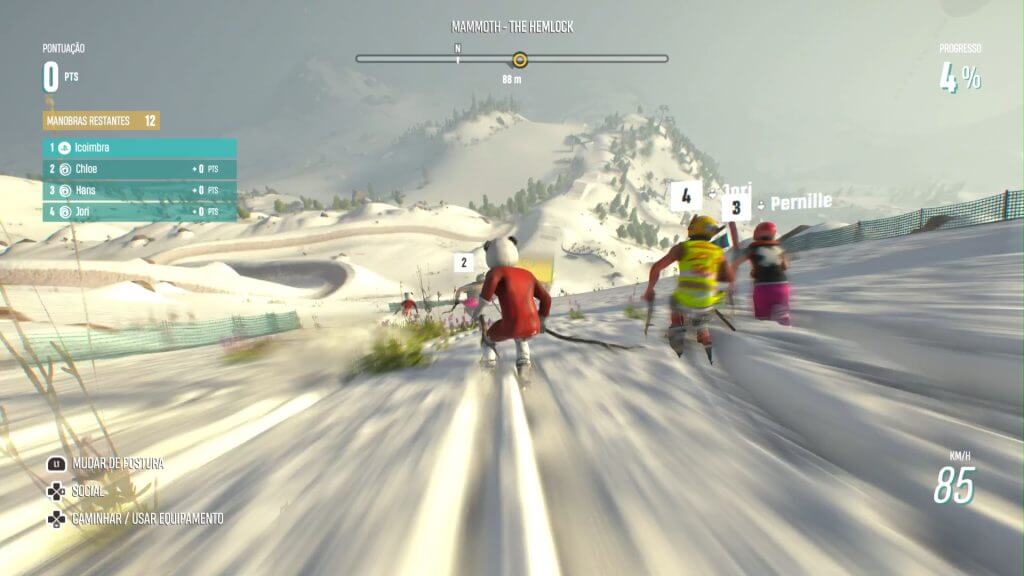Select Chloe's row in the leaderboard

click(140, 169)
